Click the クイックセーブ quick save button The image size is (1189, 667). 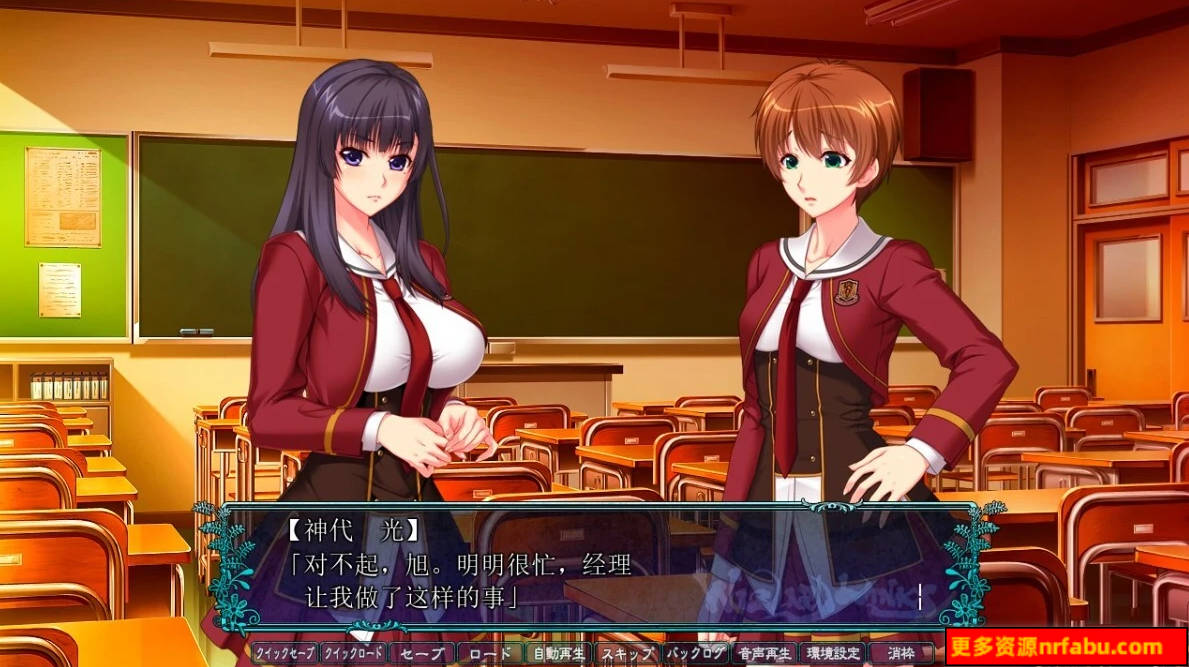point(285,653)
